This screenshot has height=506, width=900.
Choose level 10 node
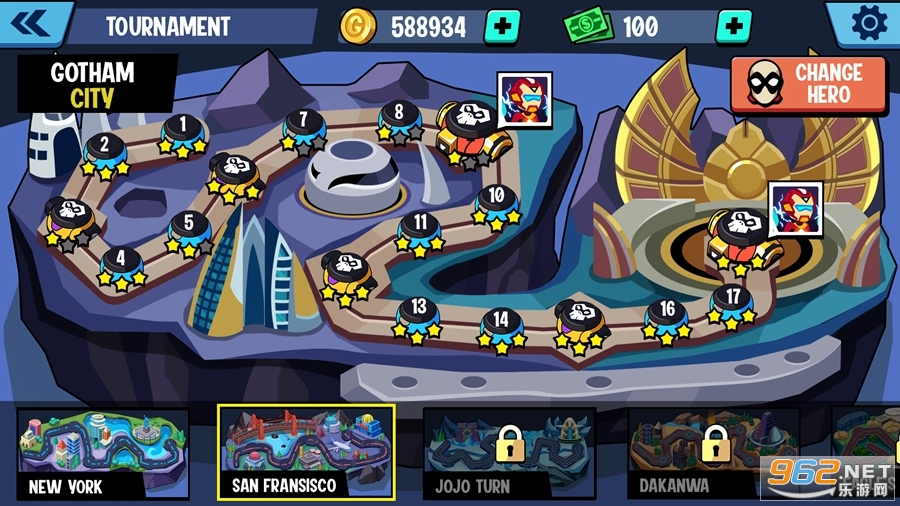point(496,198)
